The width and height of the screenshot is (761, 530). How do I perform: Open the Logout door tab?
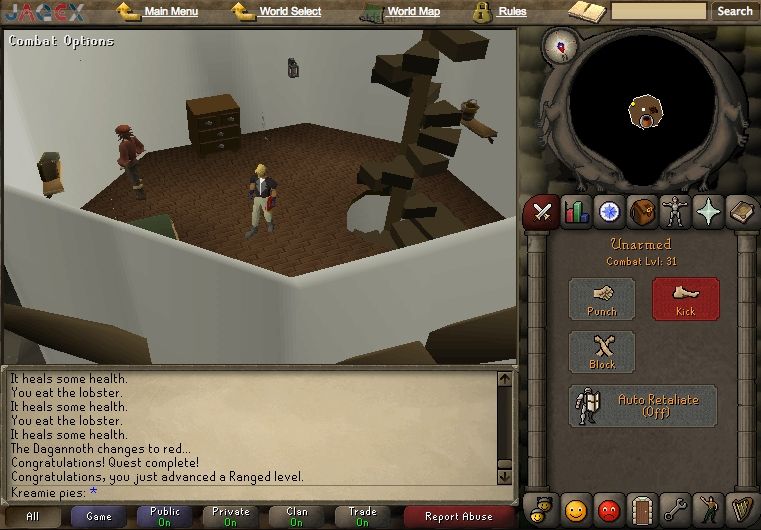[641, 509]
